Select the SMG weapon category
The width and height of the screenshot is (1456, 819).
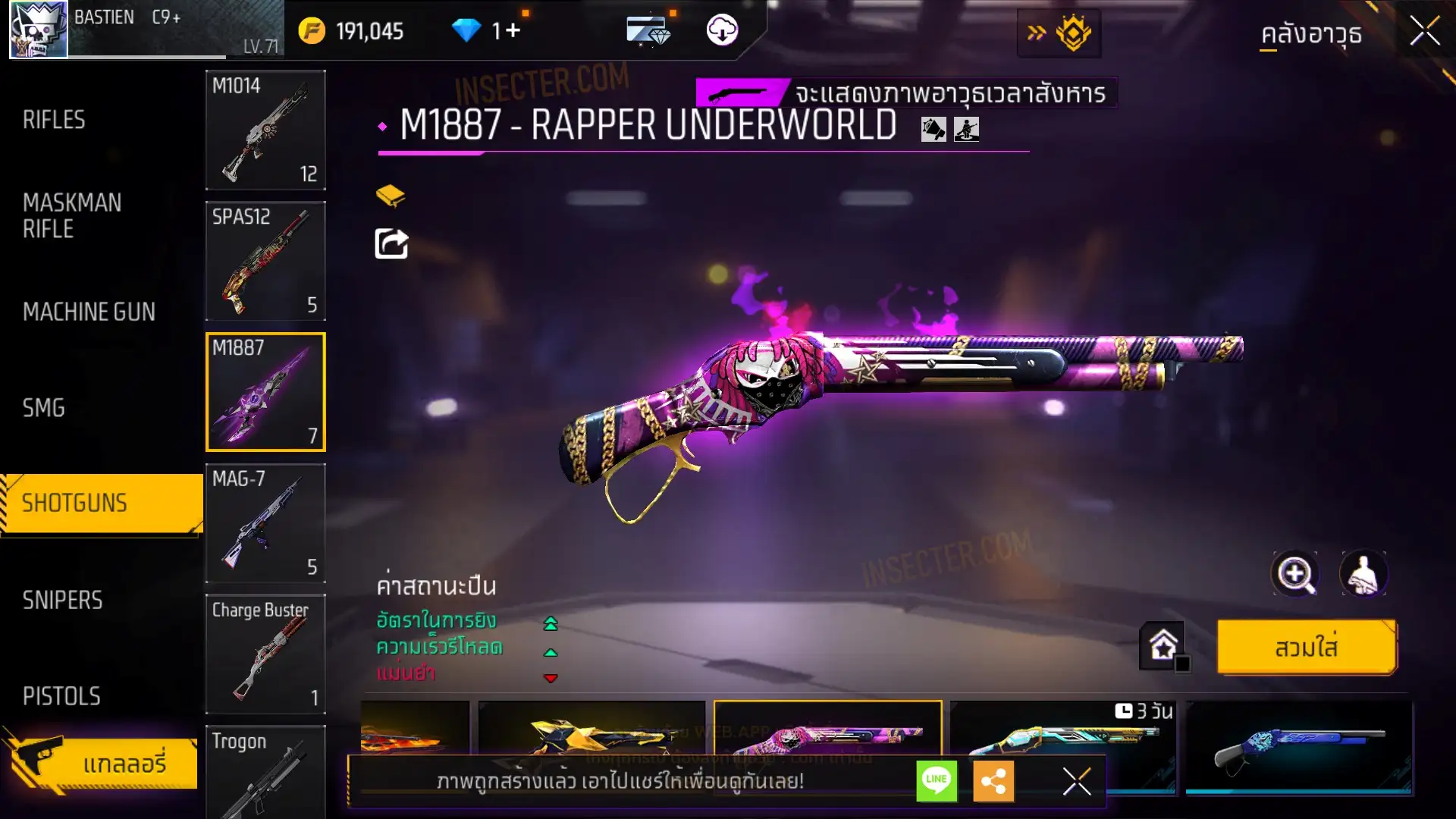click(x=44, y=408)
